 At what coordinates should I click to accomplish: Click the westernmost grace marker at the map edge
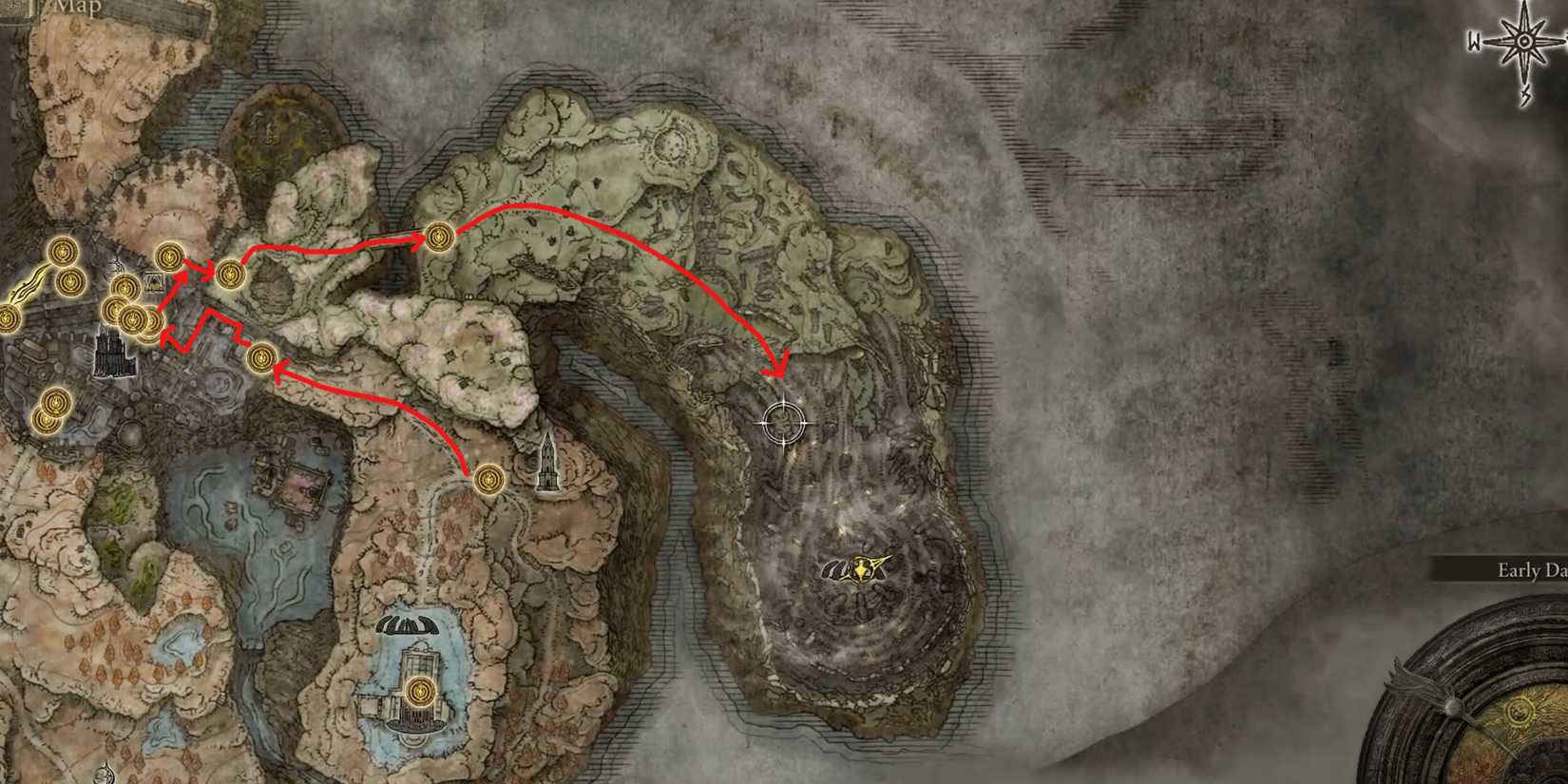pos(8,318)
